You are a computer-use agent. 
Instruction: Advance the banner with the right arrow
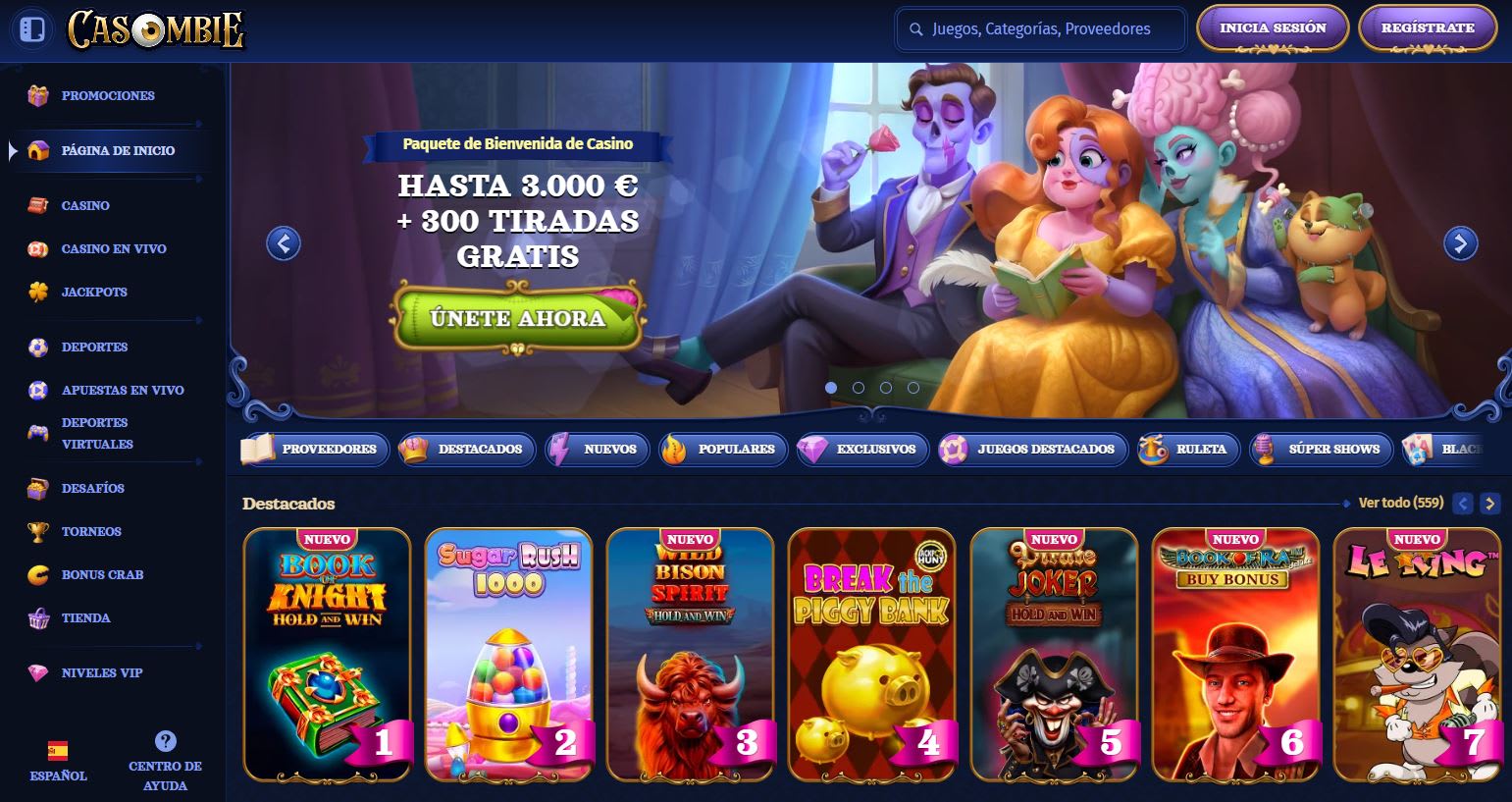pos(1461,243)
